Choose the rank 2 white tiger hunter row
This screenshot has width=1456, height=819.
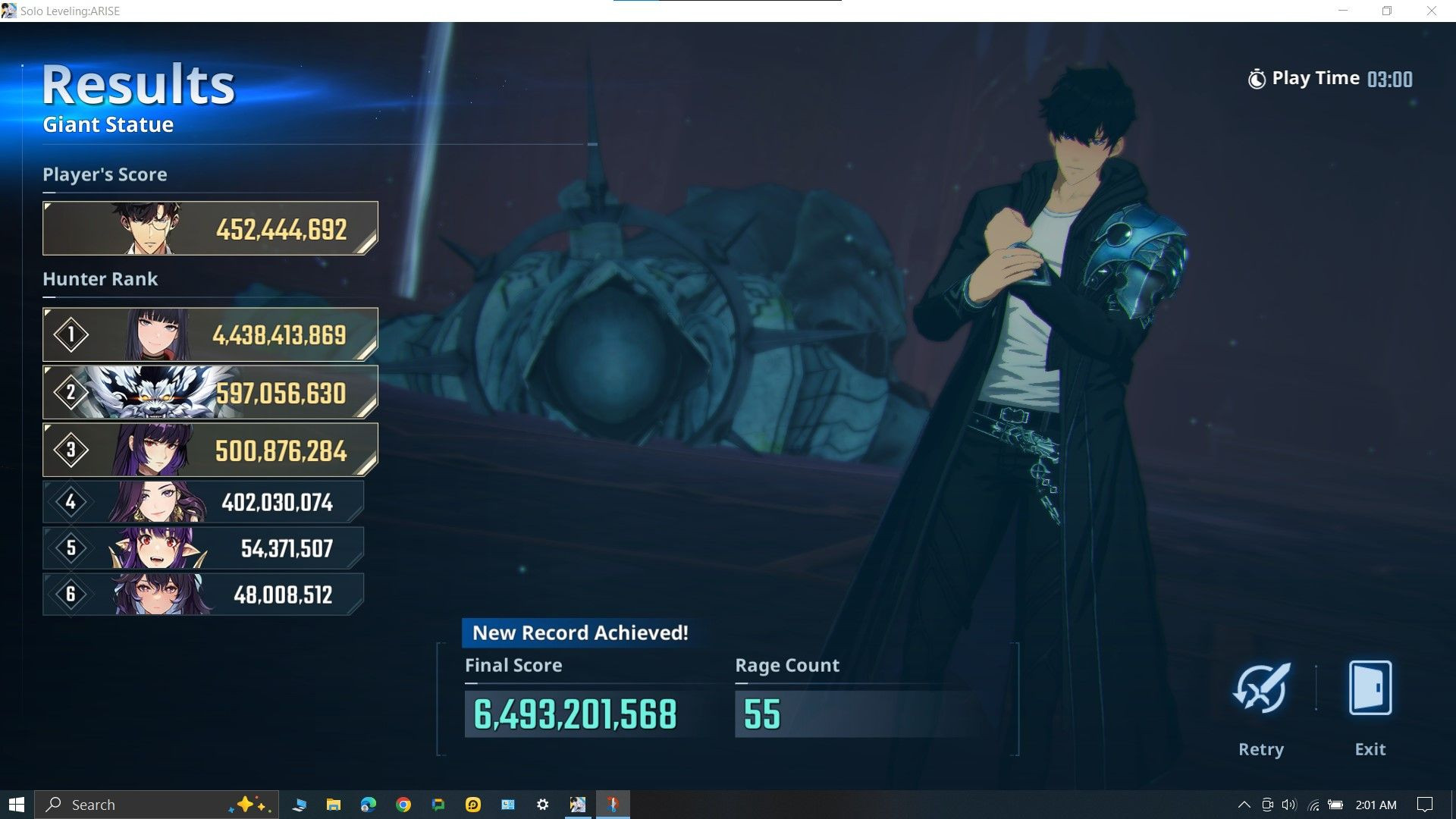click(210, 393)
